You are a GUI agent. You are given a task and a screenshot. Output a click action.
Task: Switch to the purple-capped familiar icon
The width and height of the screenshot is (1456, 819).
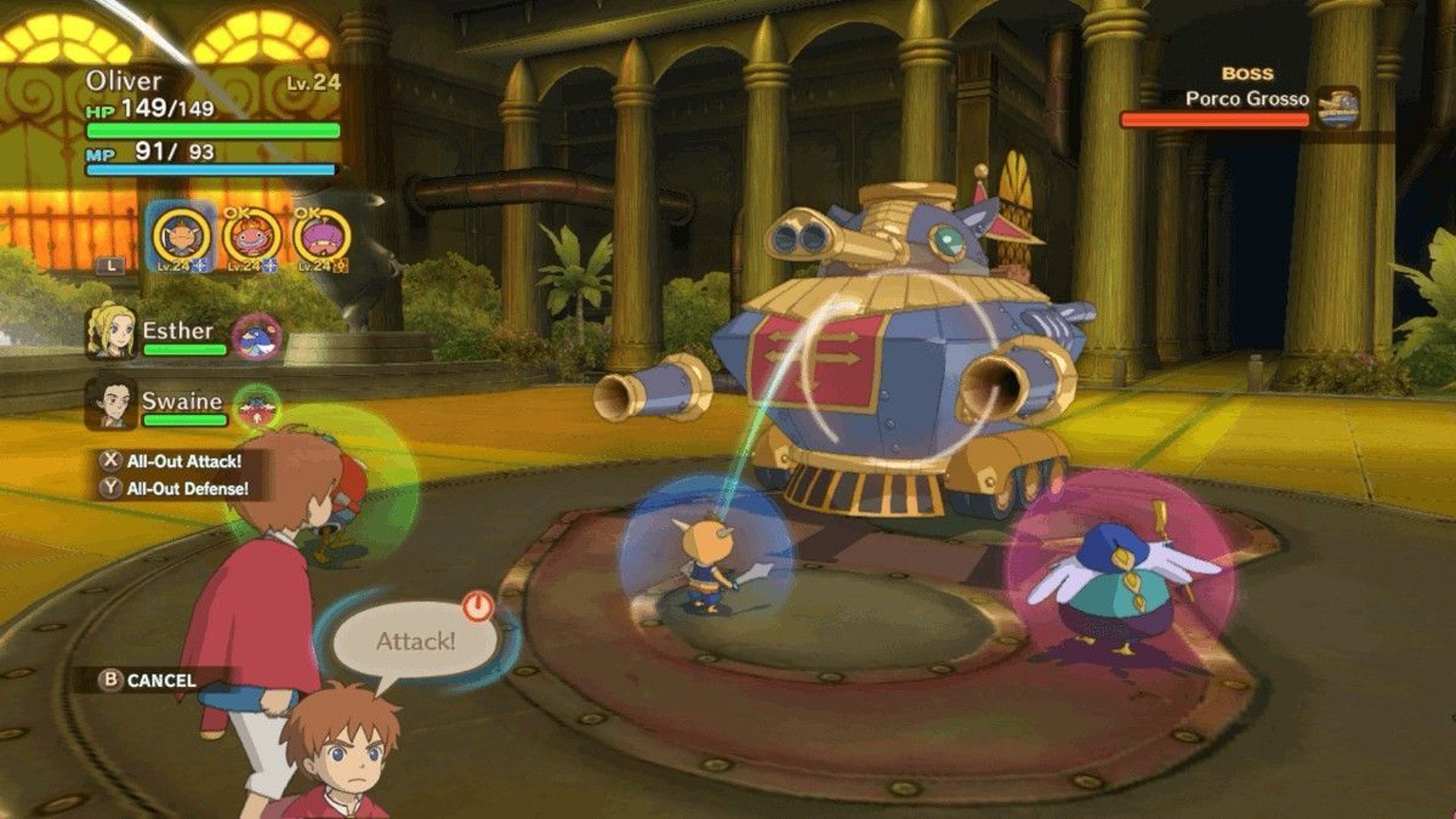pyautogui.click(x=322, y=237)
